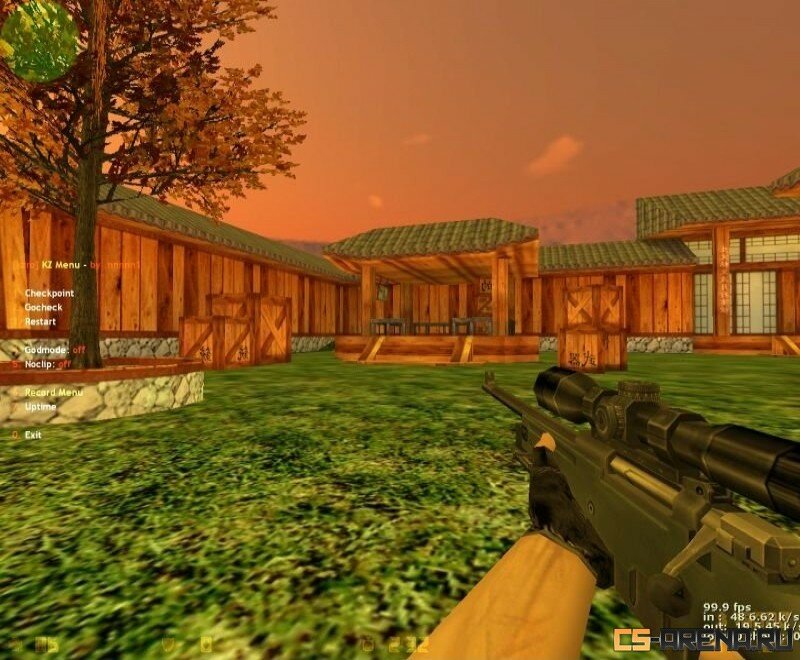Open the Record Menu entry
800x660 pixels.
[x=54, y=393]
